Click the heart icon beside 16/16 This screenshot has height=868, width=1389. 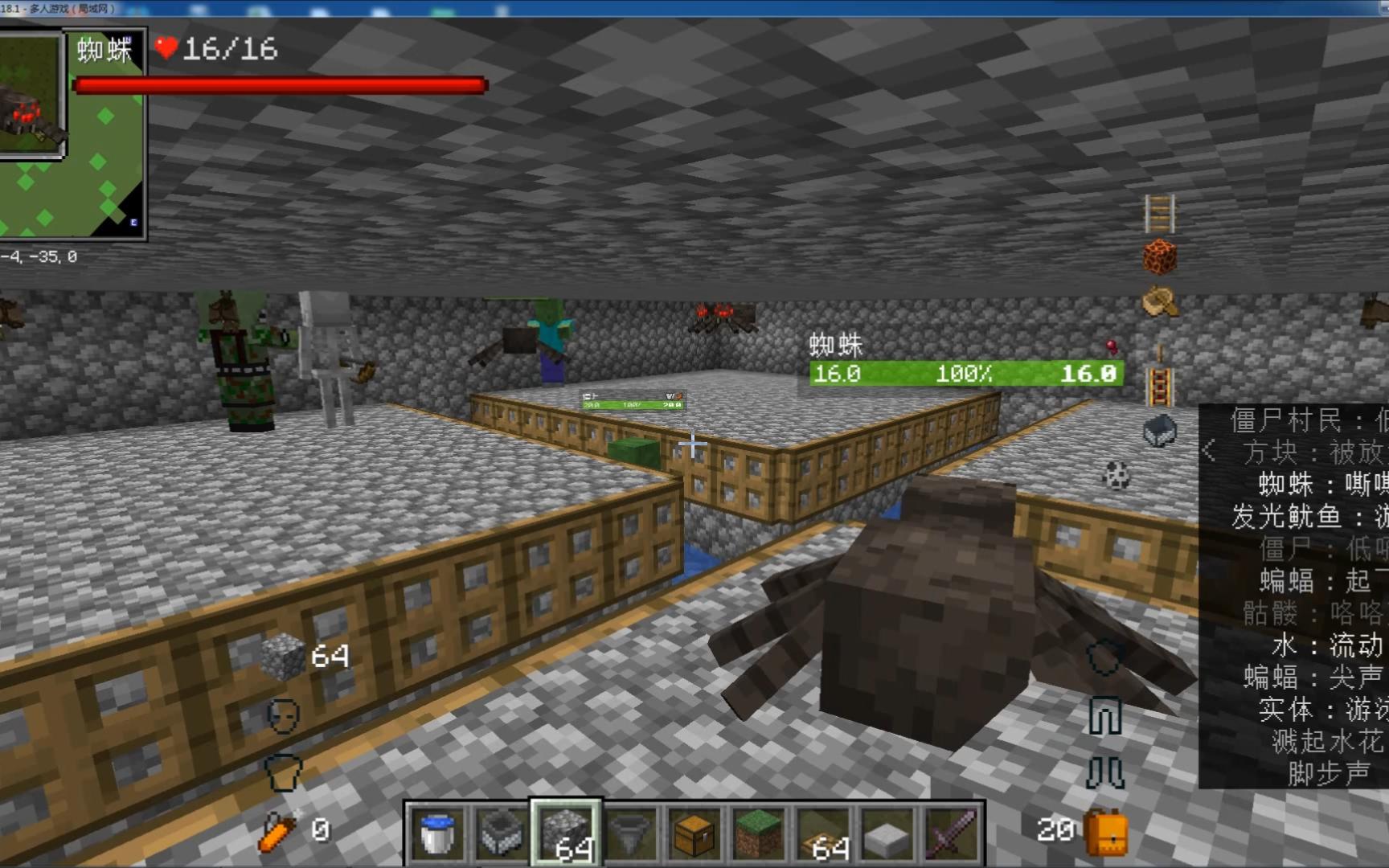tap(166, 50)
